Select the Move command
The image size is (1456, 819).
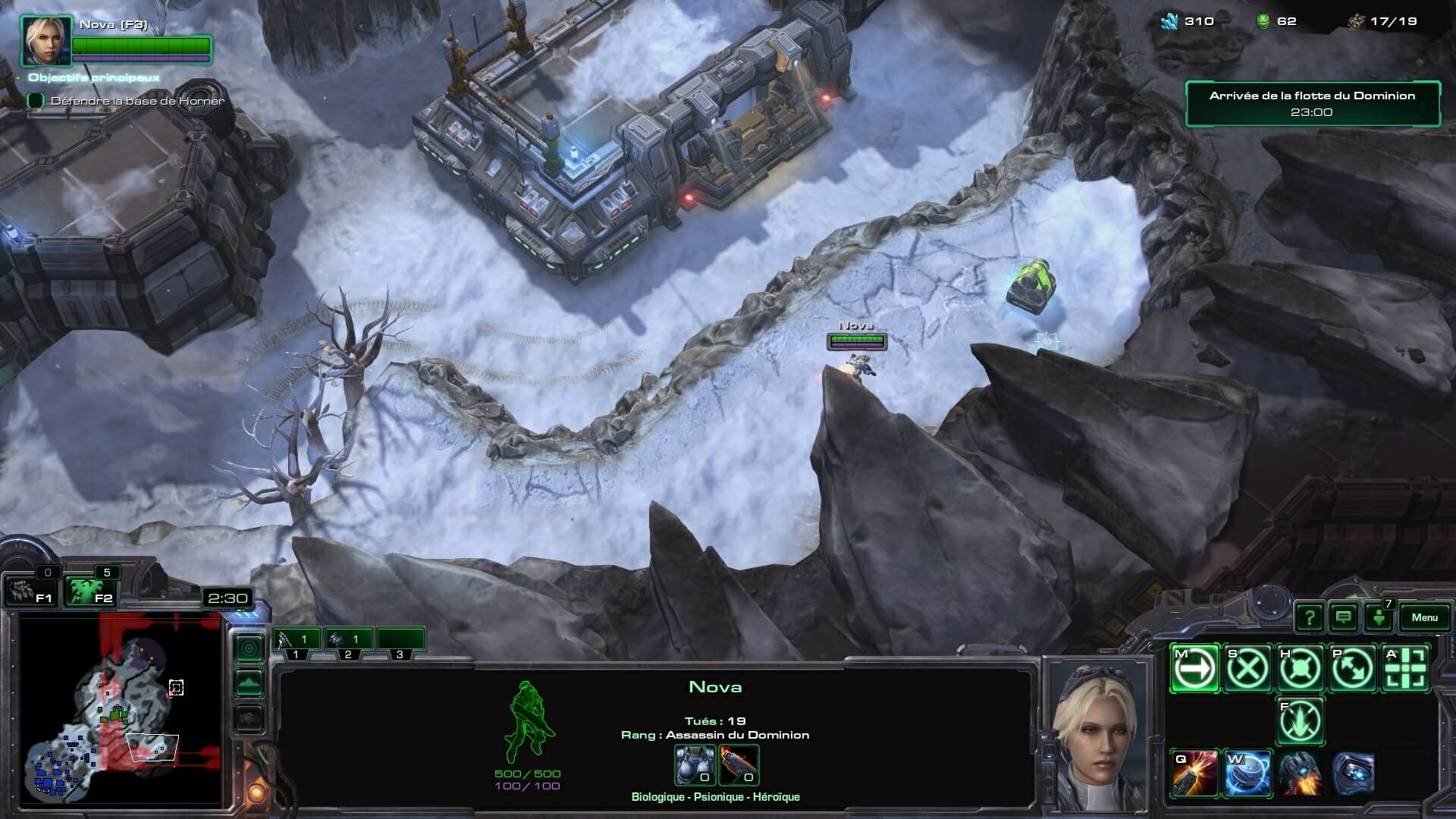1195,669
